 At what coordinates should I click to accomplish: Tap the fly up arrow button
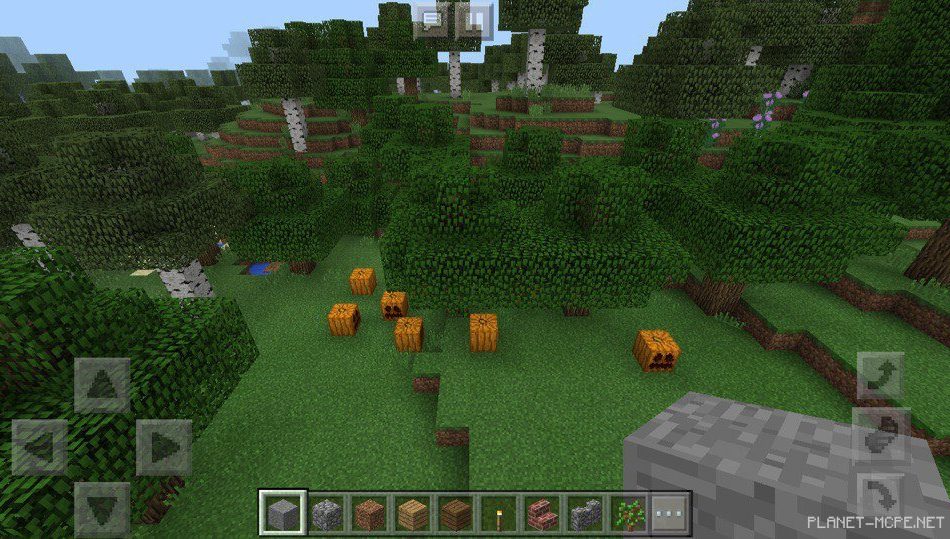[880, 376]
